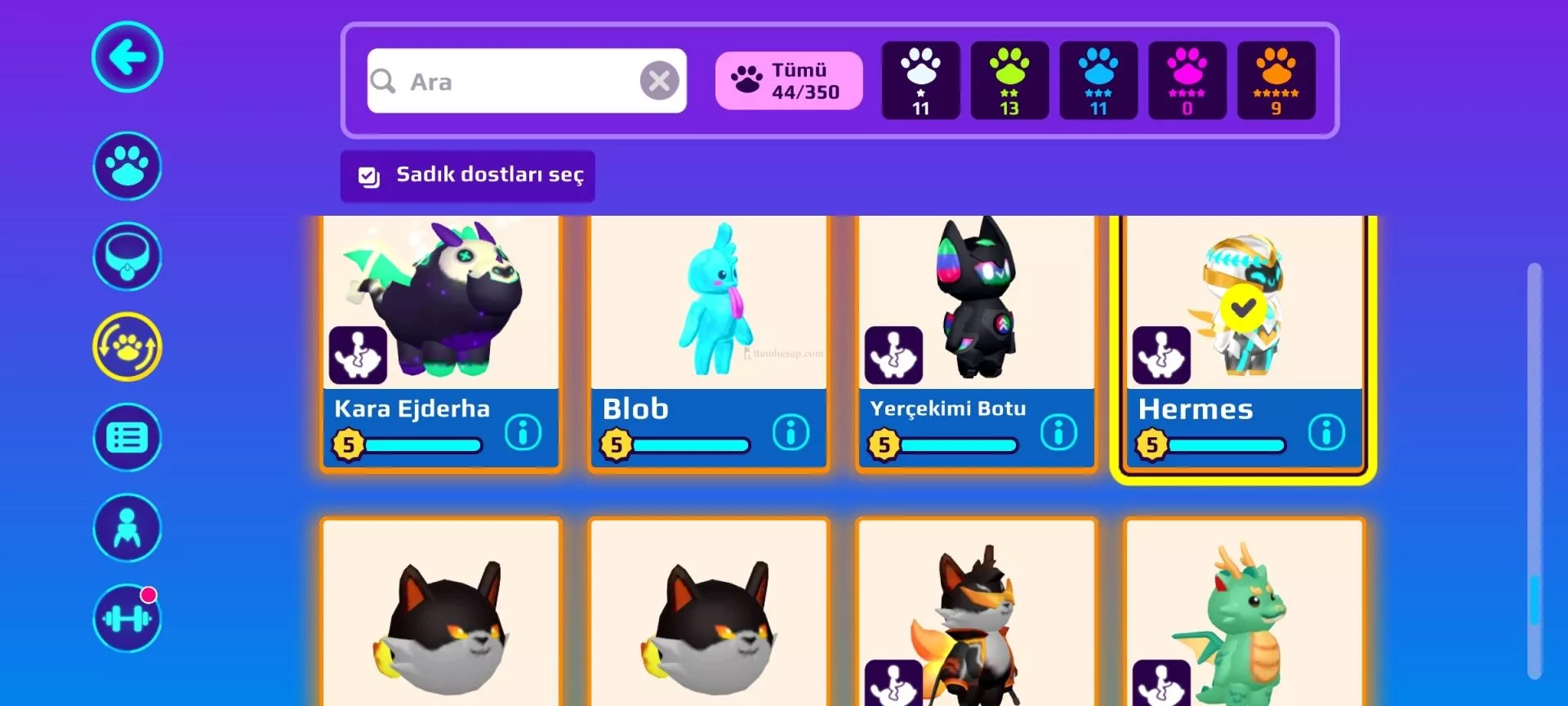Filter pets by three-star blue paw
The image size is (1568, 706).
(1098, 81)
